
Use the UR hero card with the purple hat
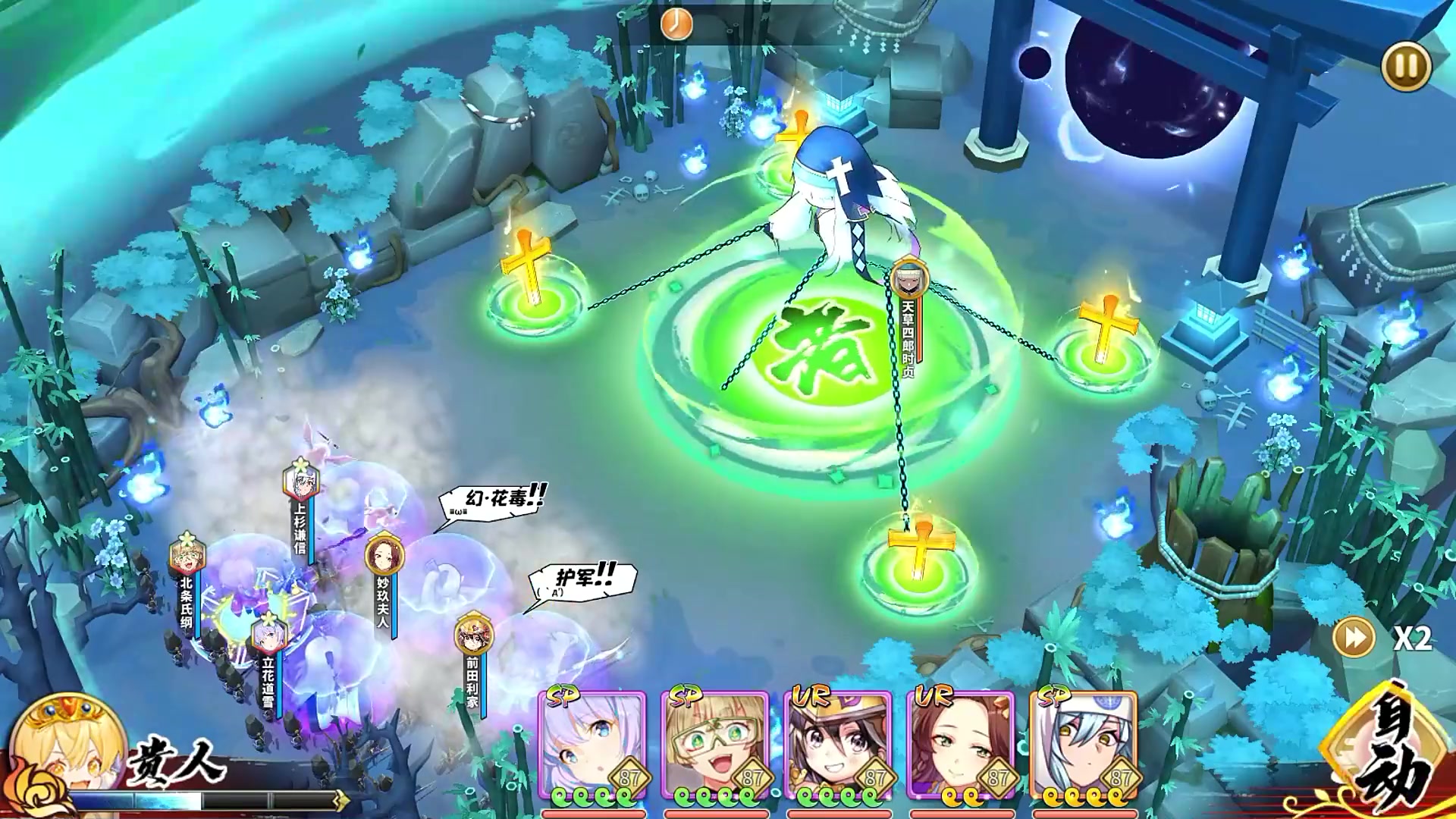tap(838, 747)
